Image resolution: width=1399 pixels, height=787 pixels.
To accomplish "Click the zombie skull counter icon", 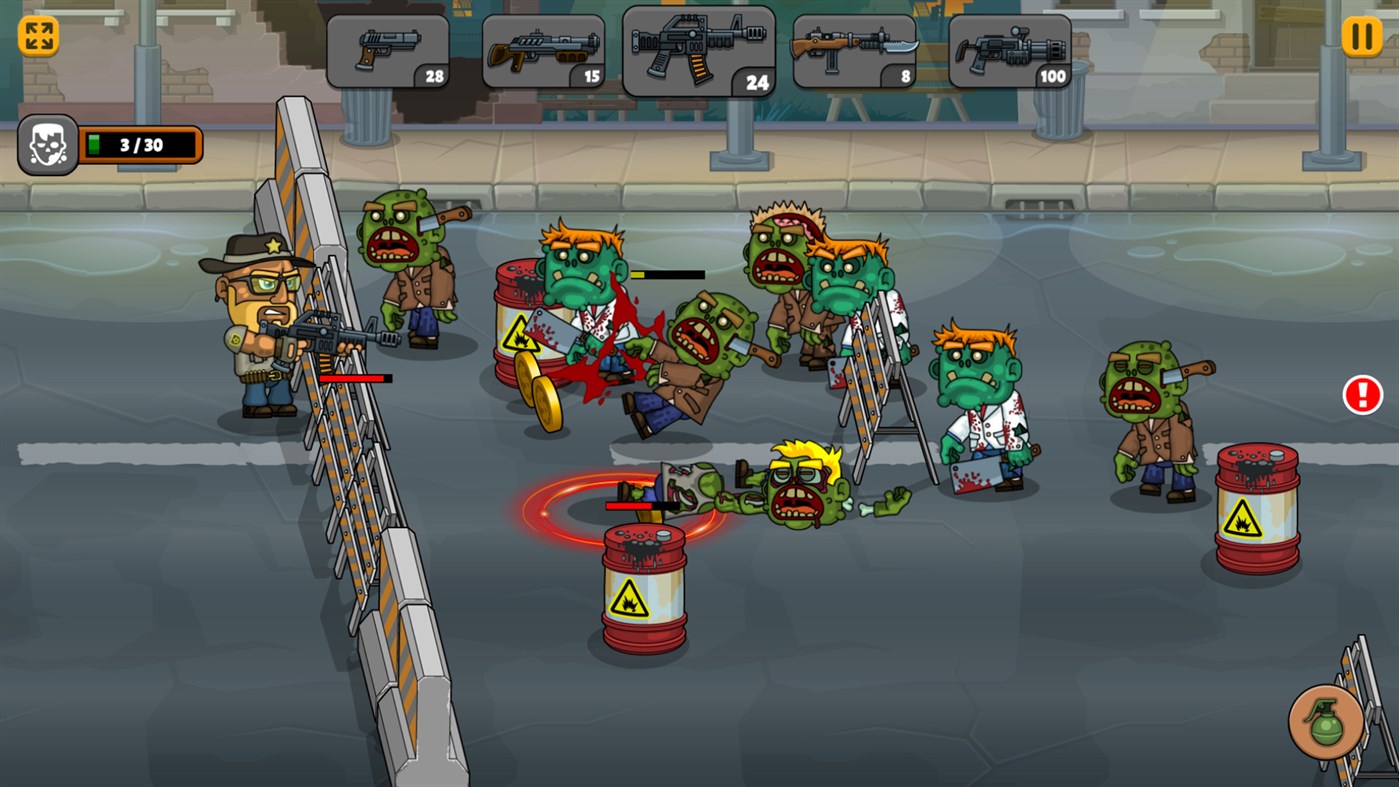I will click(x=45, y=143).
